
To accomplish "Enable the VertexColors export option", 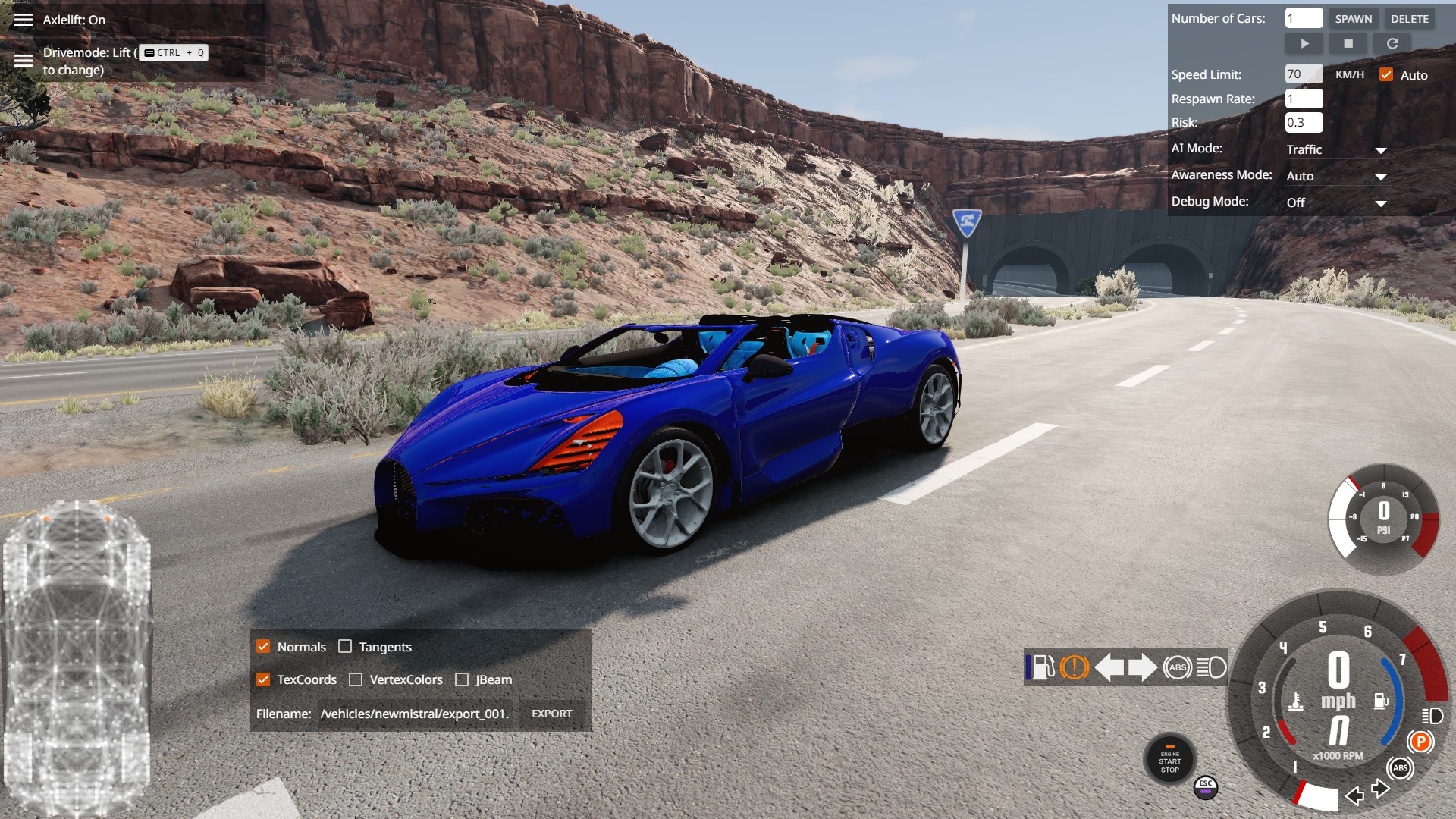I will [x=356, y=679].
